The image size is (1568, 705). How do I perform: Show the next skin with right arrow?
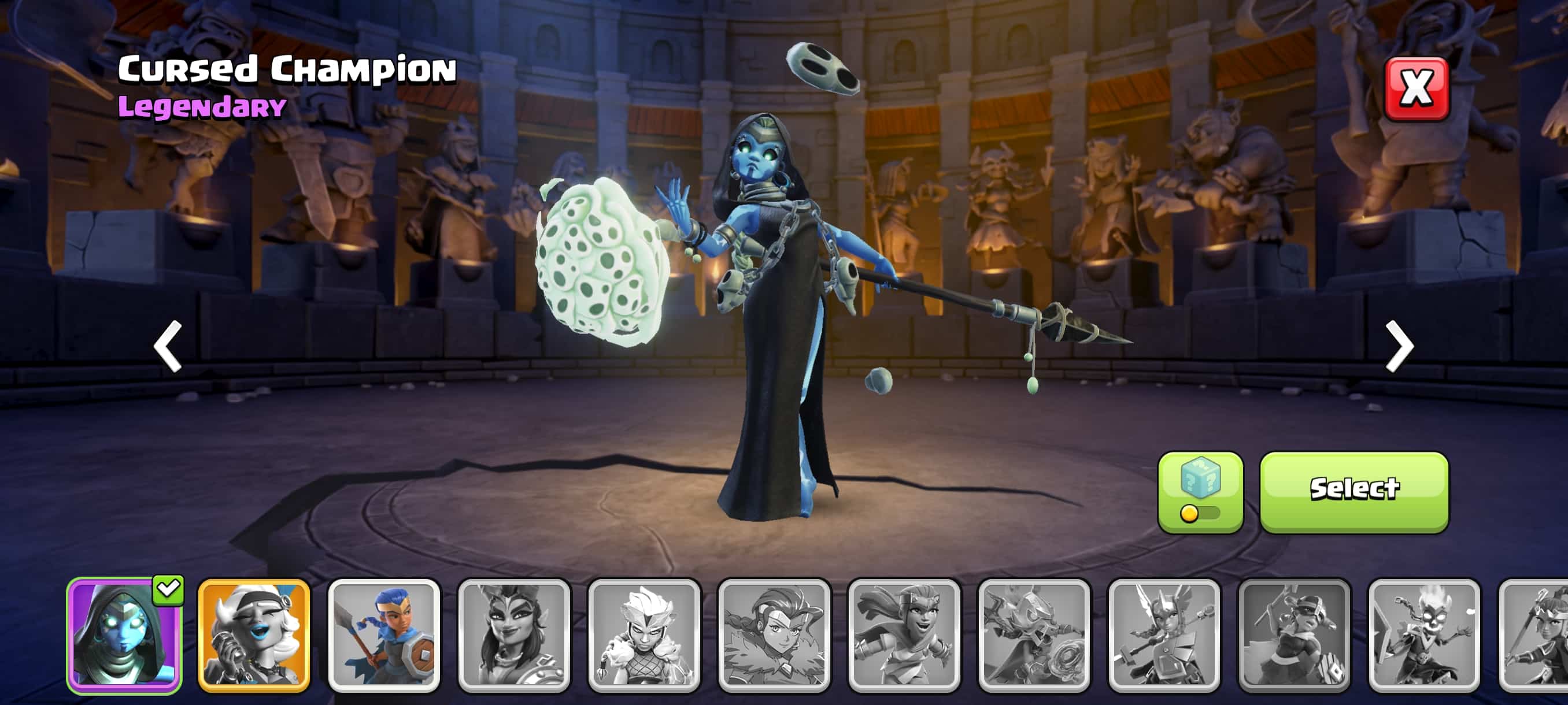[1399, 346]
